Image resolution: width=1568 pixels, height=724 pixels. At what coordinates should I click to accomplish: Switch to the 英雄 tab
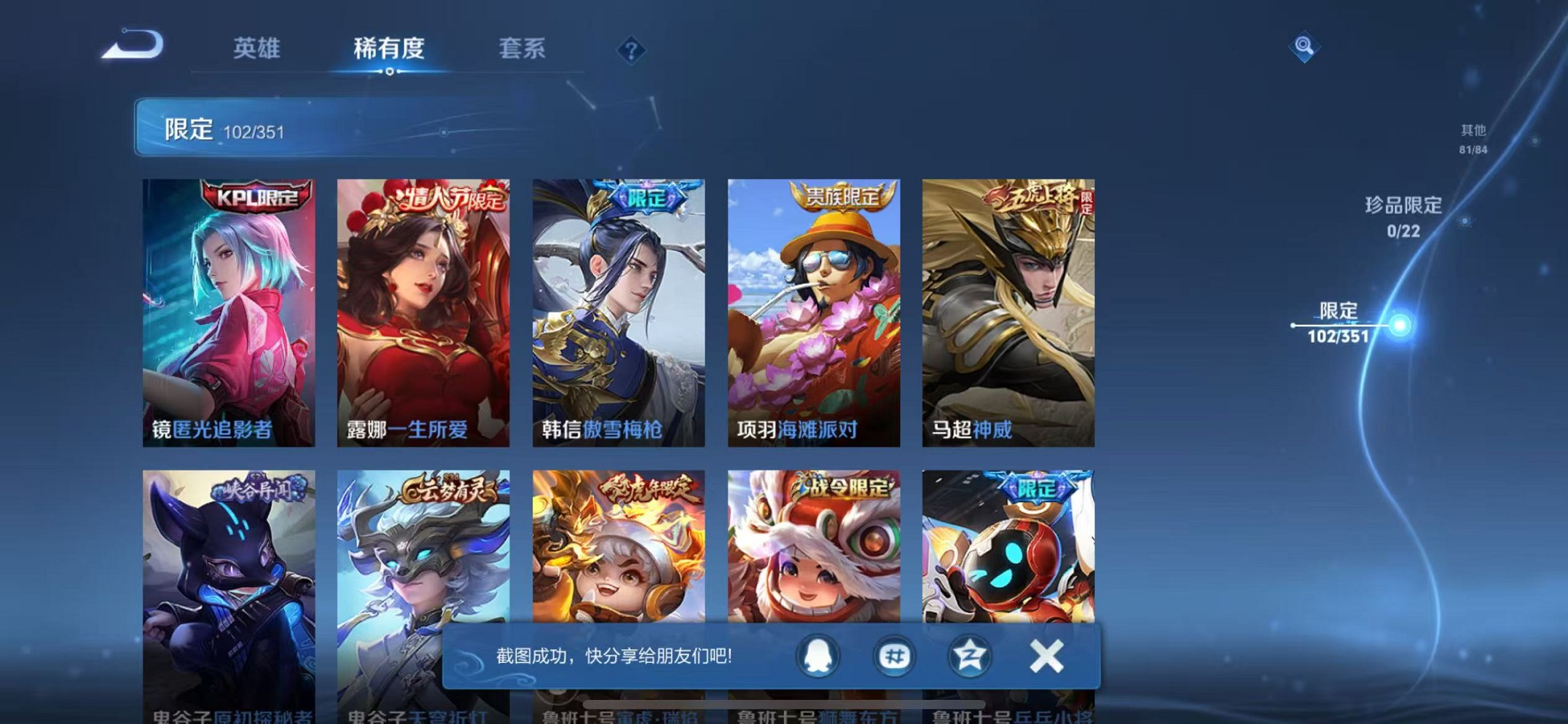(259, 49)
